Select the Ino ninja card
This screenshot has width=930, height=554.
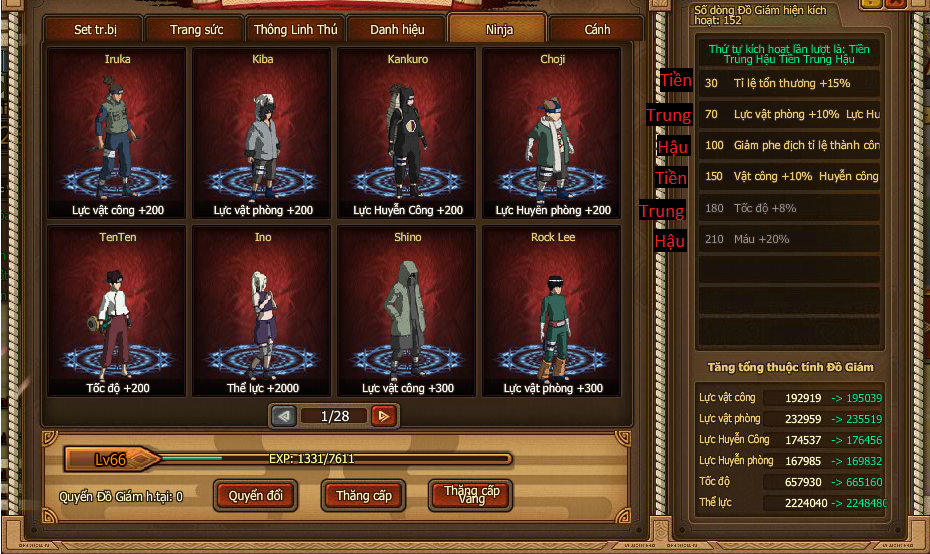263,311
